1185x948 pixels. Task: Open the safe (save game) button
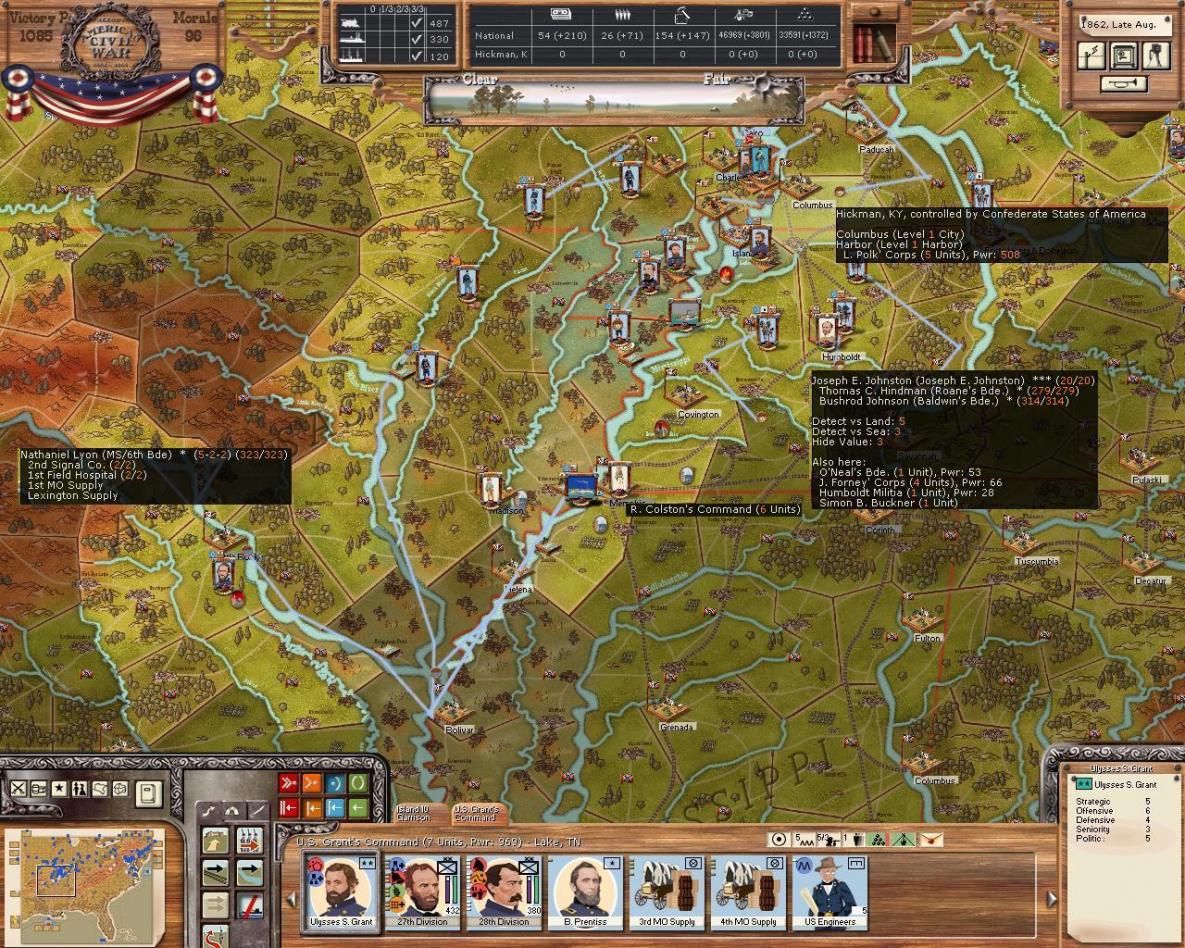click(1124, 56)
